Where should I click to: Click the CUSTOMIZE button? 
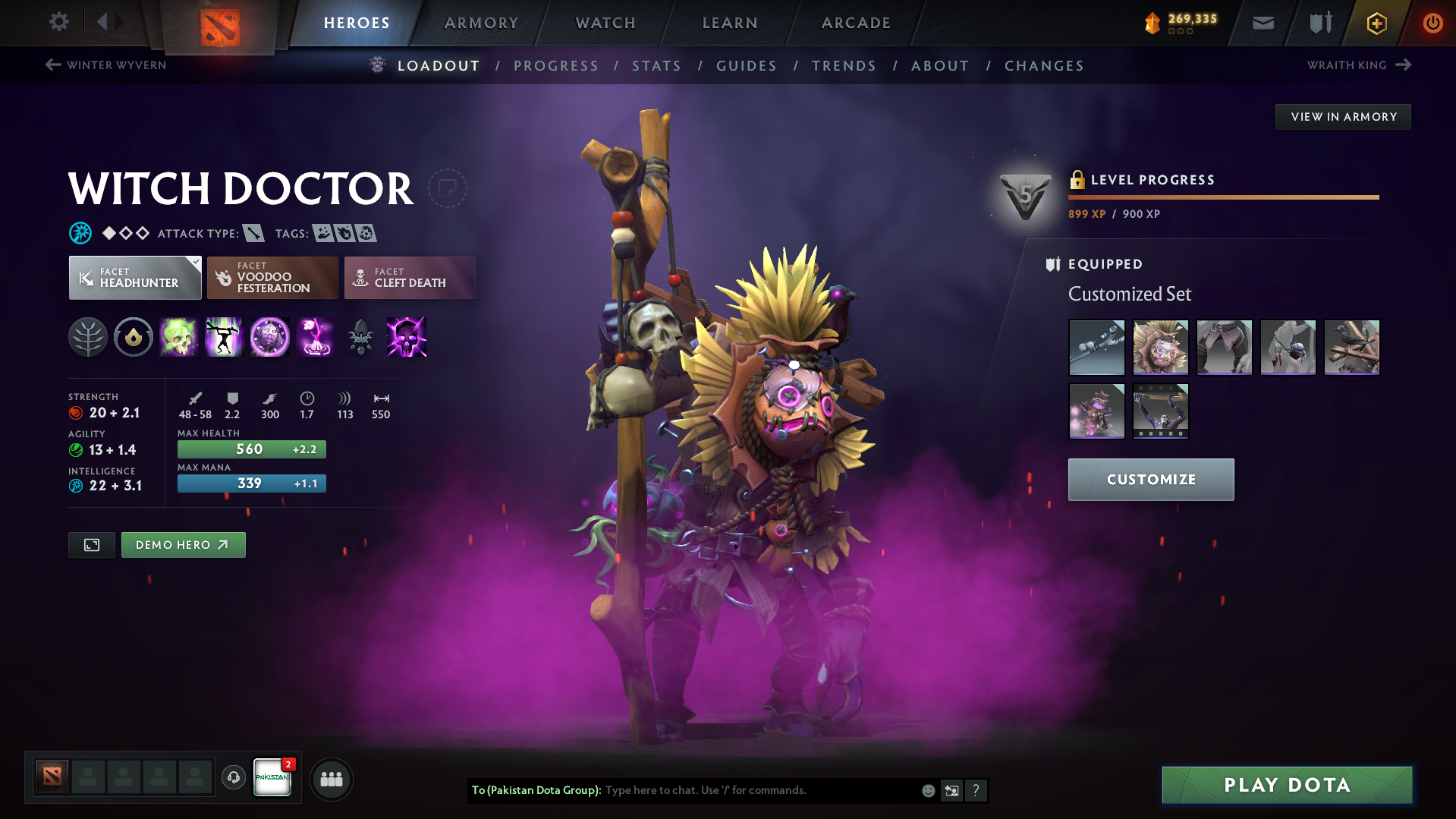click(x=1150, y=480)
